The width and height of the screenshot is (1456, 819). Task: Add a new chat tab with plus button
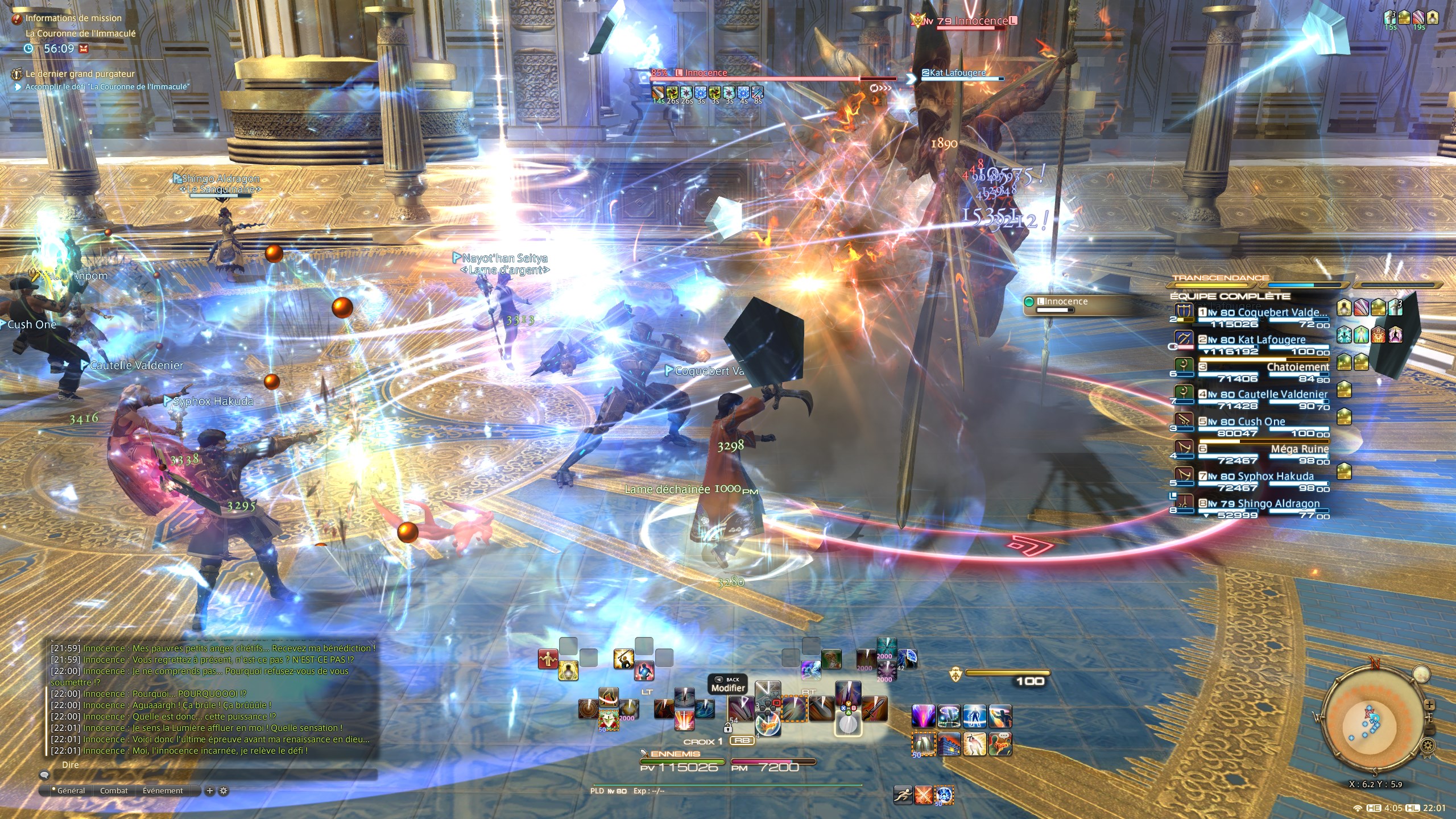click(x=209, y=791)
